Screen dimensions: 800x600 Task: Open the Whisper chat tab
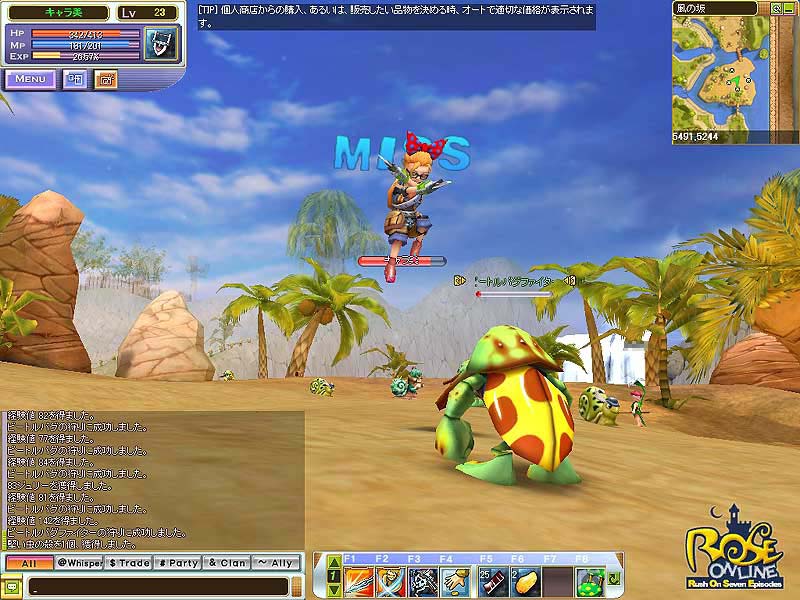79,563
